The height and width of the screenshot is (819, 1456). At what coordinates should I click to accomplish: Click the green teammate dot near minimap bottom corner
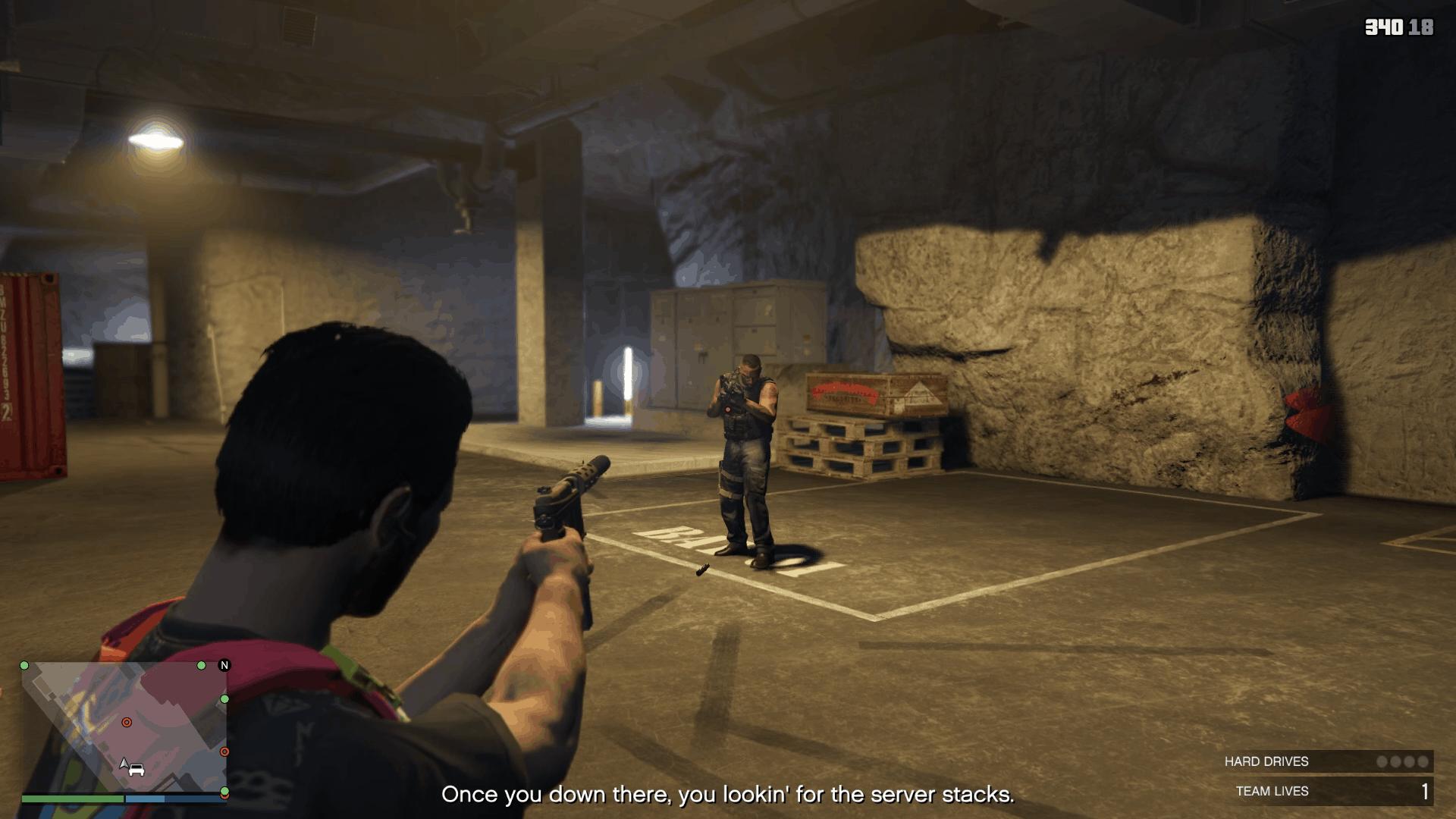pos(224,789)
